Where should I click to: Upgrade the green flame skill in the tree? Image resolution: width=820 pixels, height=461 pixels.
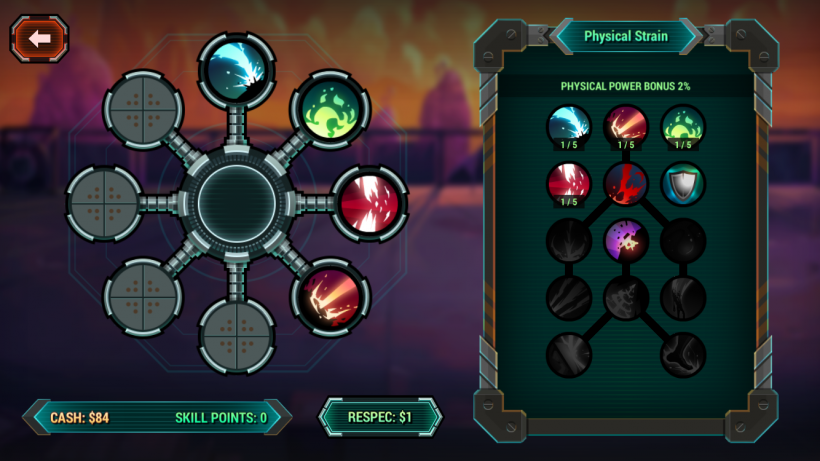[683, 127]
